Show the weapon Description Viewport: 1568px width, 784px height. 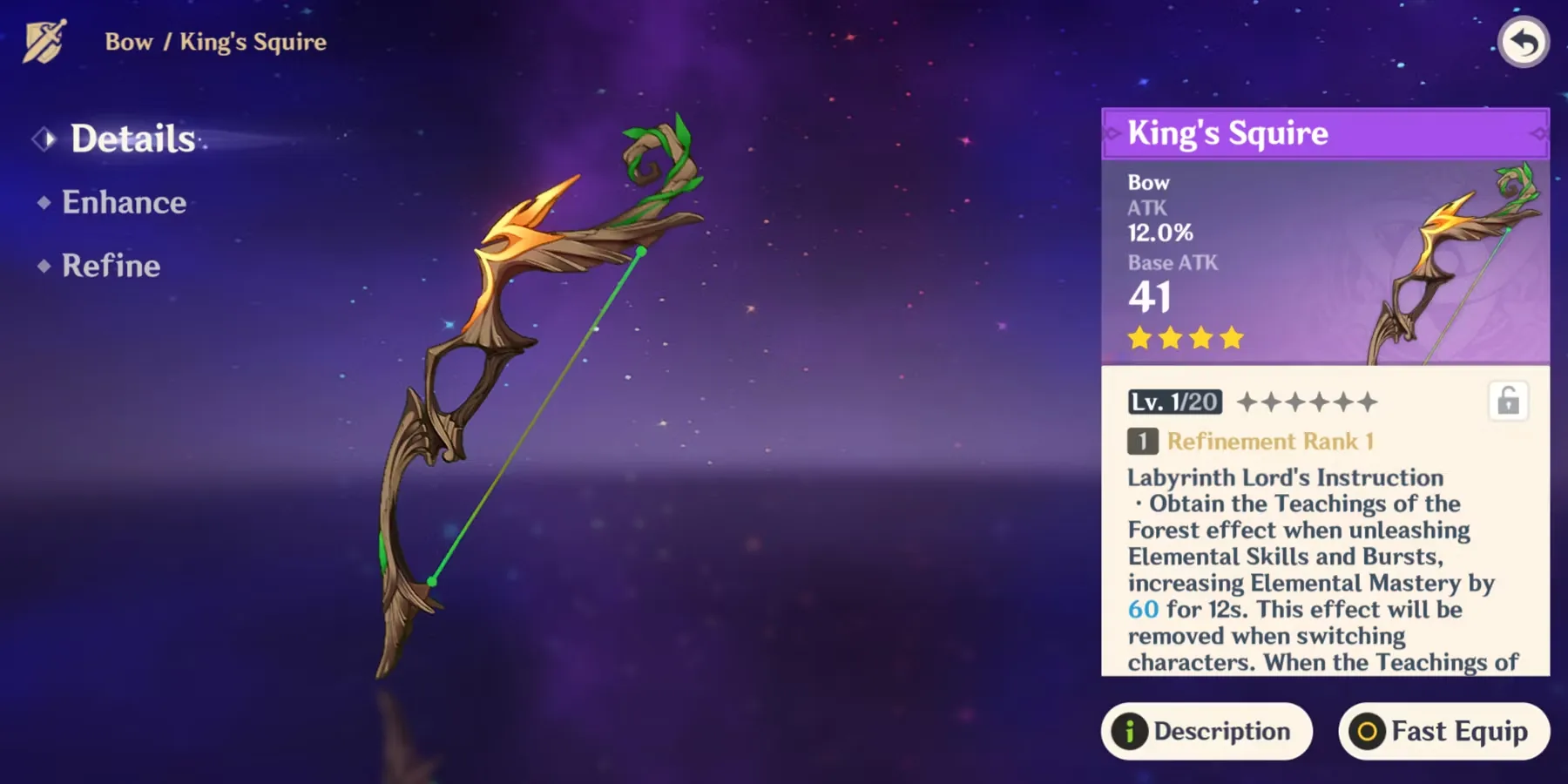(1206, 731)
